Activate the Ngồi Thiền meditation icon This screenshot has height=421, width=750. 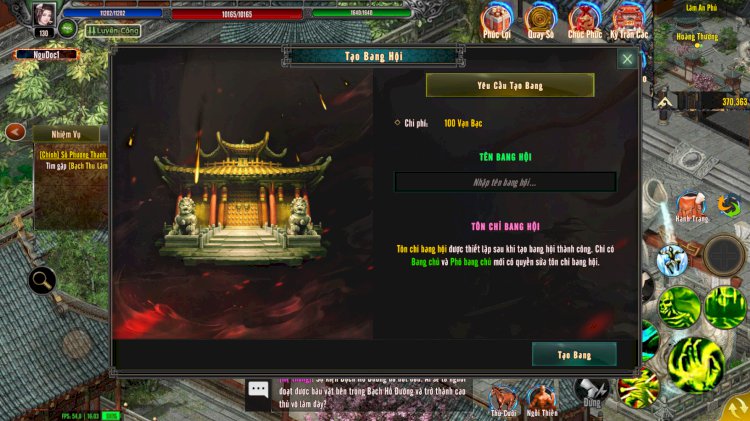542,398
